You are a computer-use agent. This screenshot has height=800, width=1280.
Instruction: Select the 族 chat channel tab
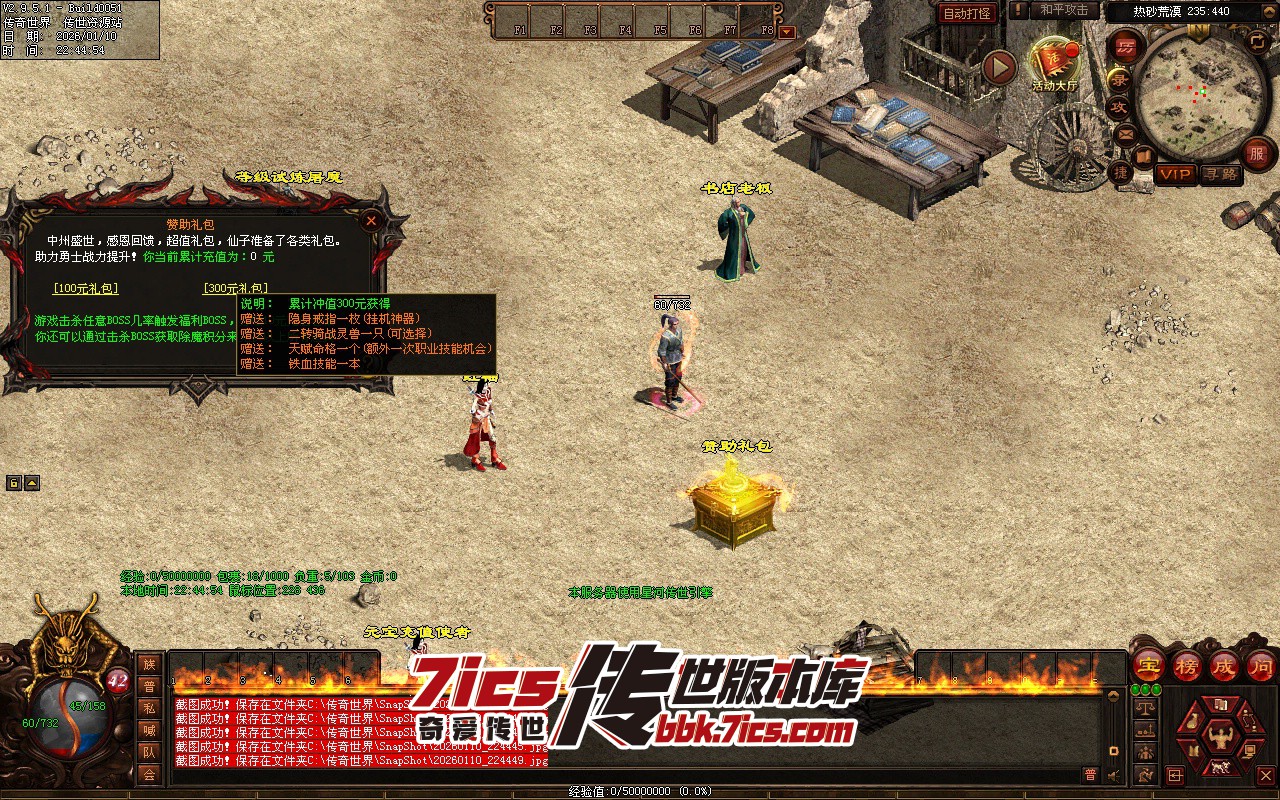coord(149,664)
